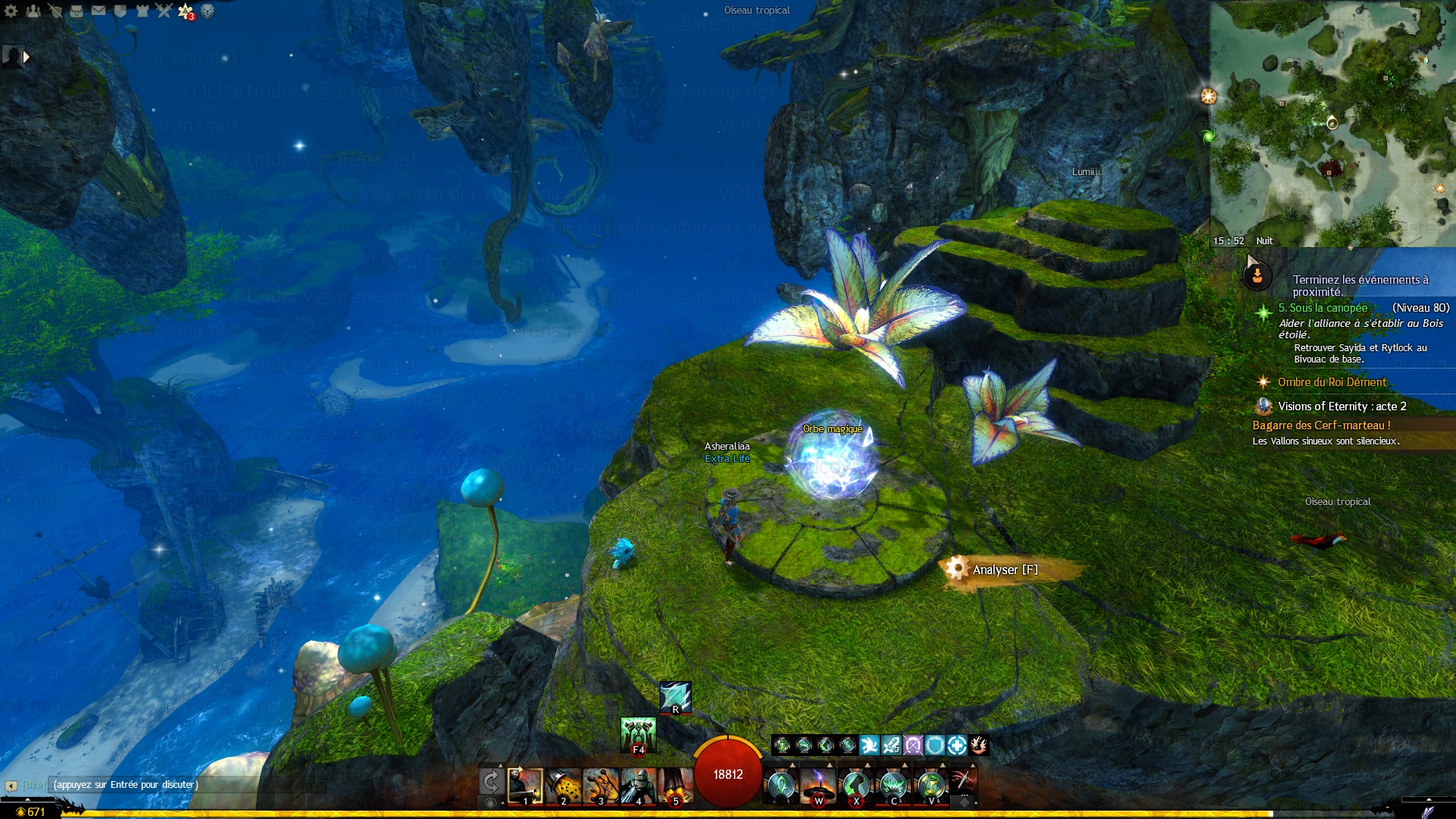
Task: Use the rocket boots skill in slot 5
Action: [675, 785]
